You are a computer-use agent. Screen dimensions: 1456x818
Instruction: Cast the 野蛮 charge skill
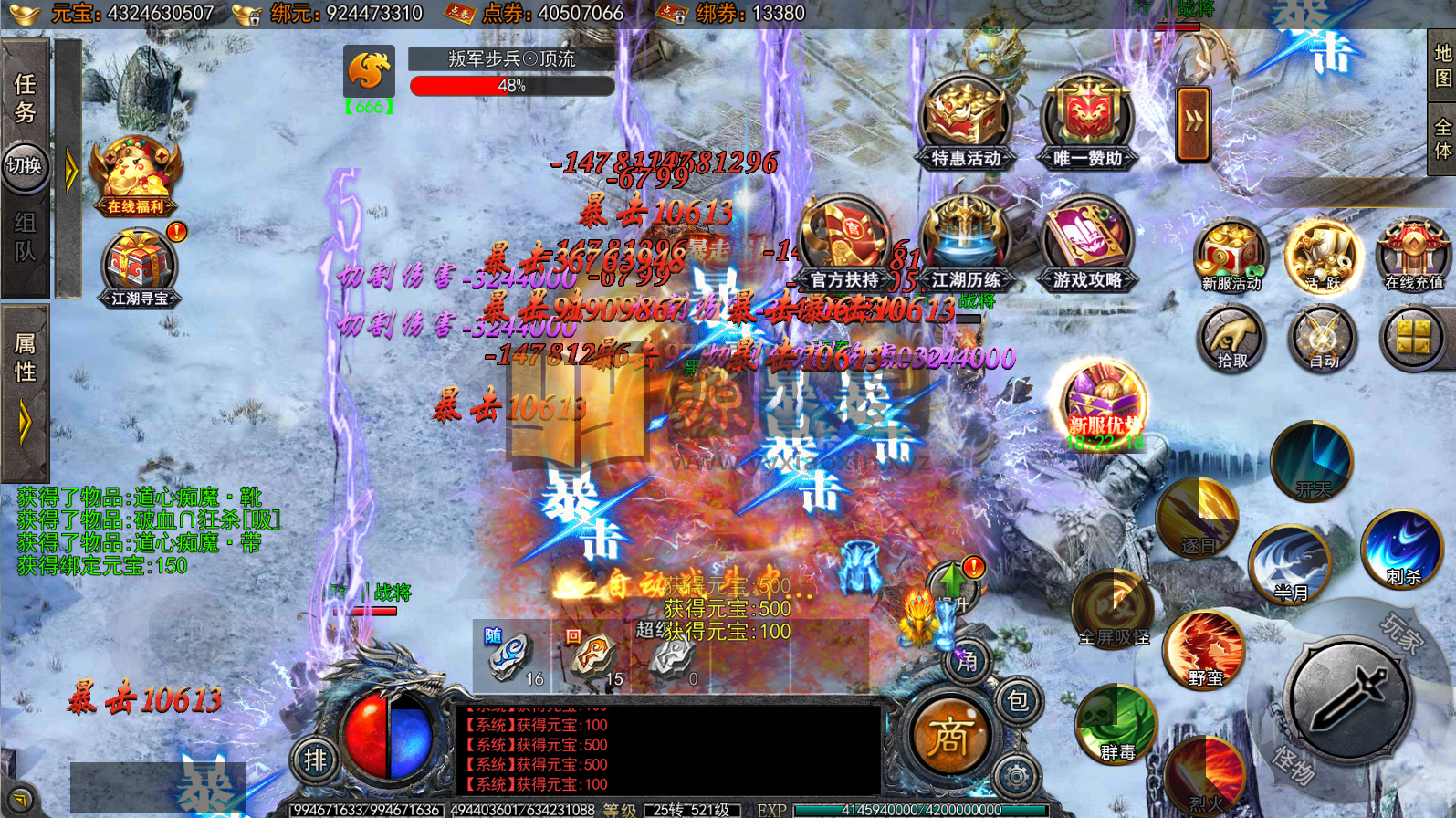click(1205, 650)
